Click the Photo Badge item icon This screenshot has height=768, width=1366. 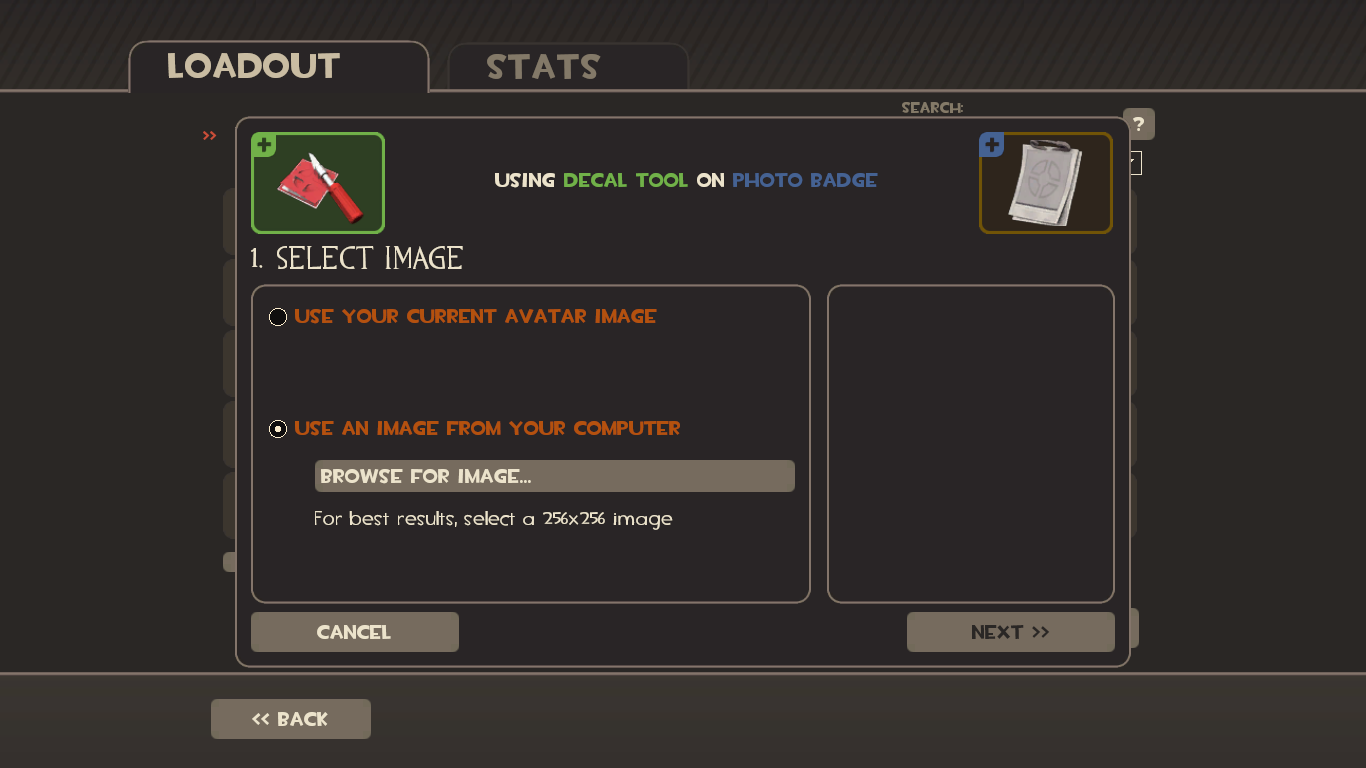(x=1045, y=183)
